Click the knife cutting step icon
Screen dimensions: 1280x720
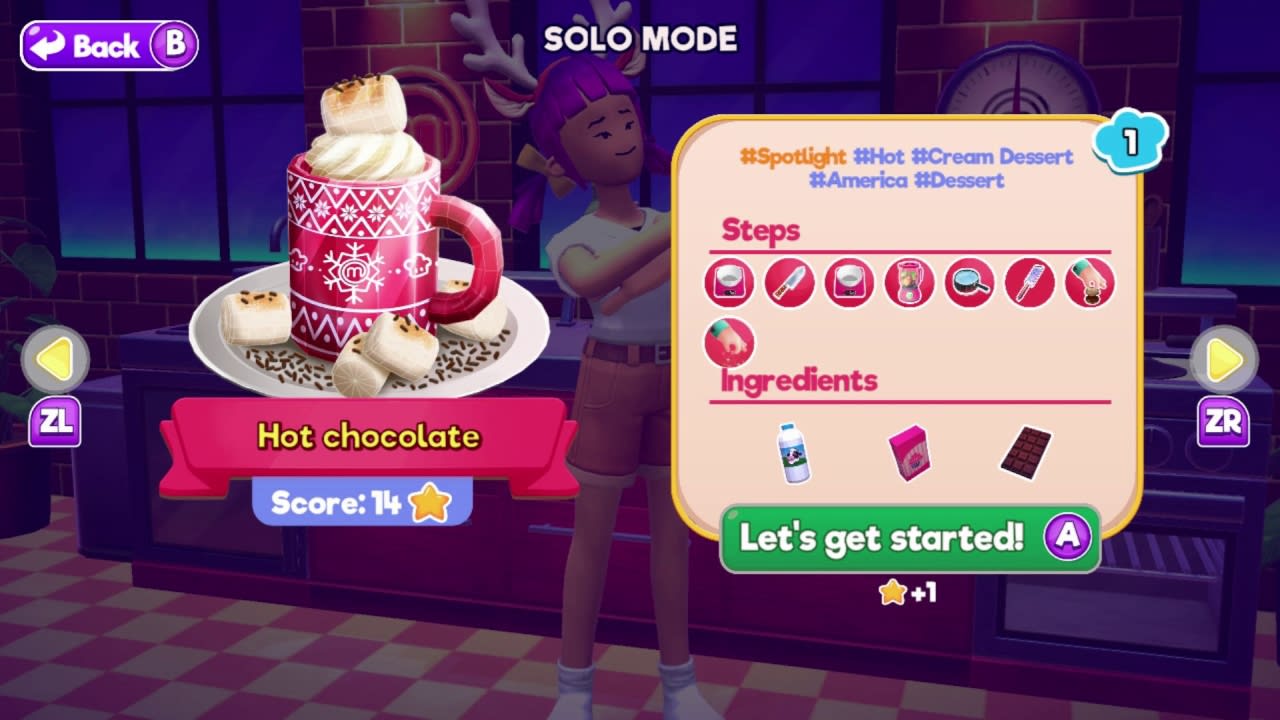coord(788,283)
